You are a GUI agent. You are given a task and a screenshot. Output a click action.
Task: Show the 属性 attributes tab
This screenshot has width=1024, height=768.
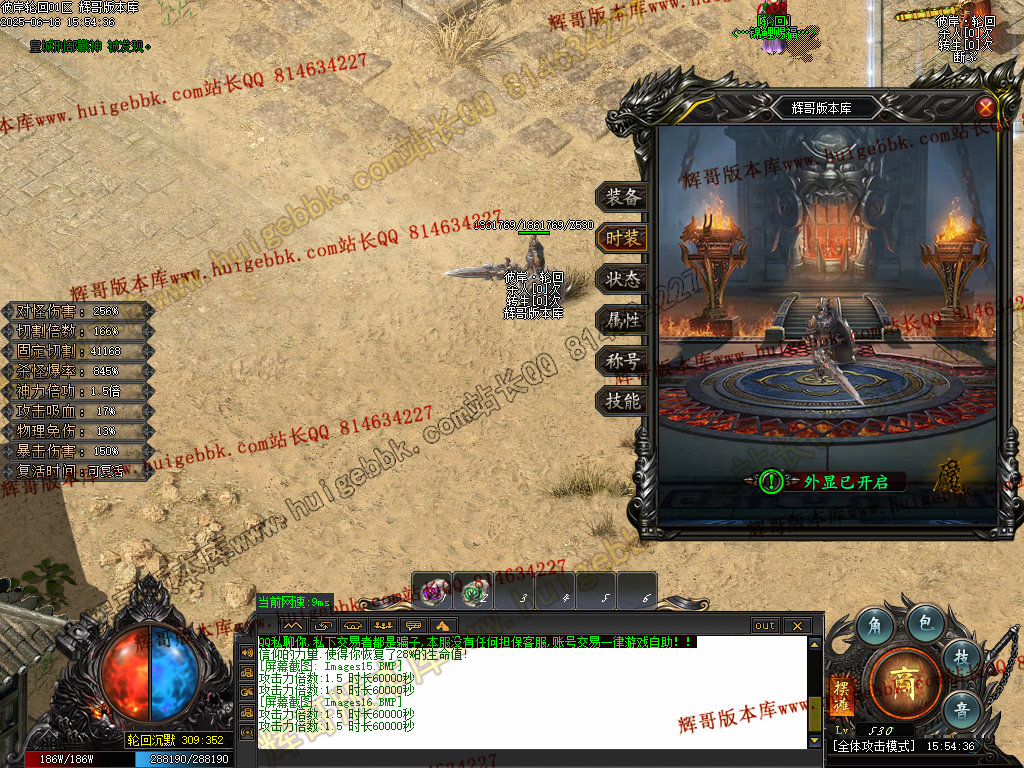click(x=622, y=320)
